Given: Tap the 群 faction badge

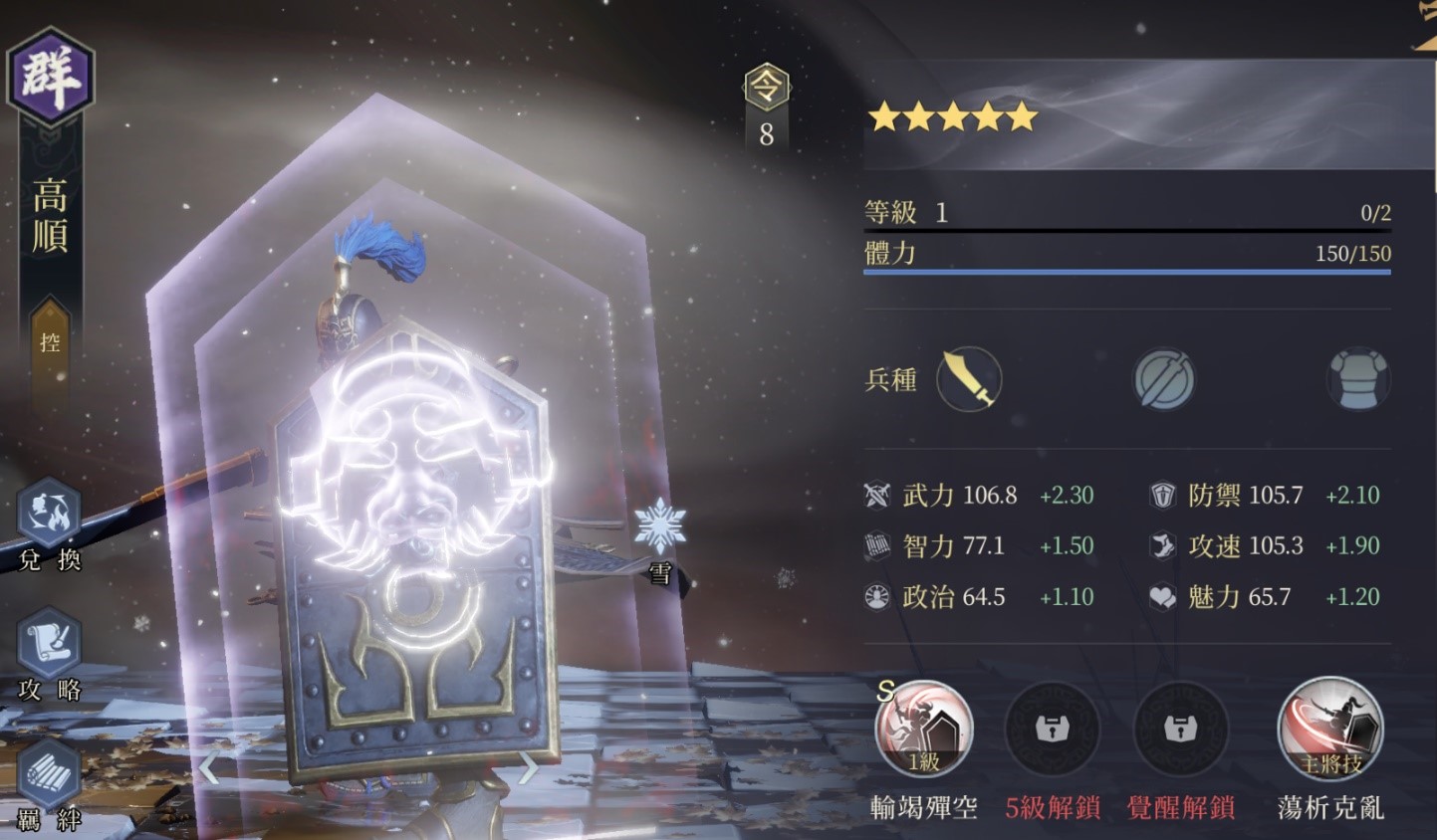Looking at the screenshot, I should coord(50,77).
